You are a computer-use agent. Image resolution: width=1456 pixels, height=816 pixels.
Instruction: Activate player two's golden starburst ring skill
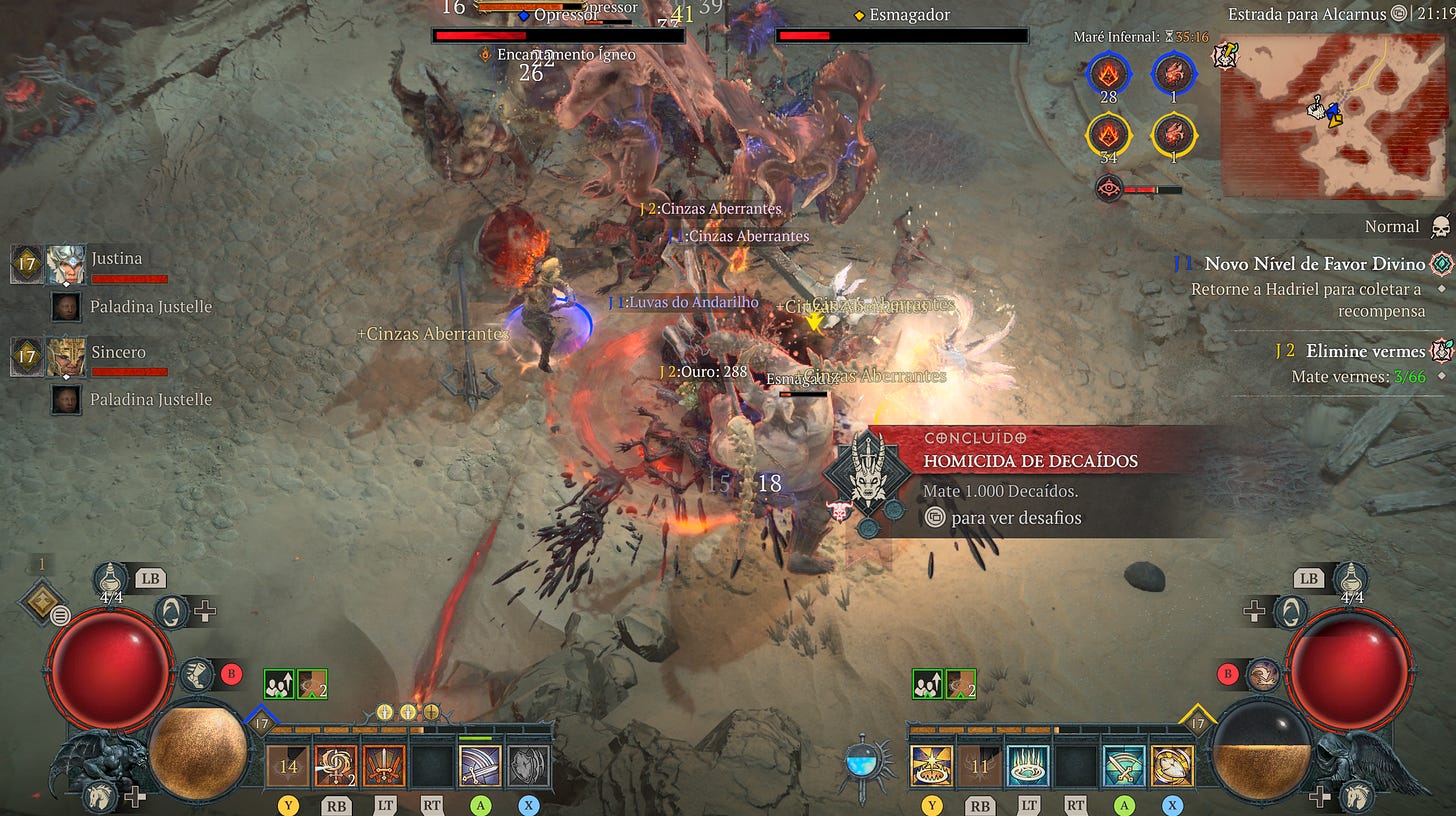click(931, 766)
